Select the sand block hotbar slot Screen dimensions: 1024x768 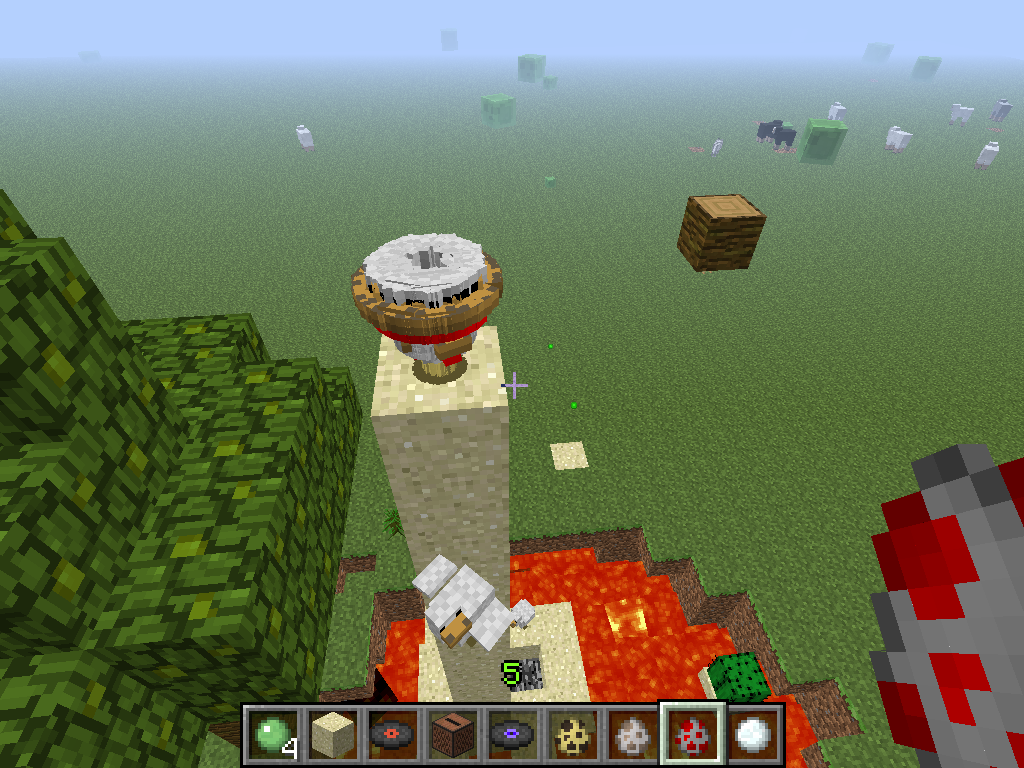331,735
